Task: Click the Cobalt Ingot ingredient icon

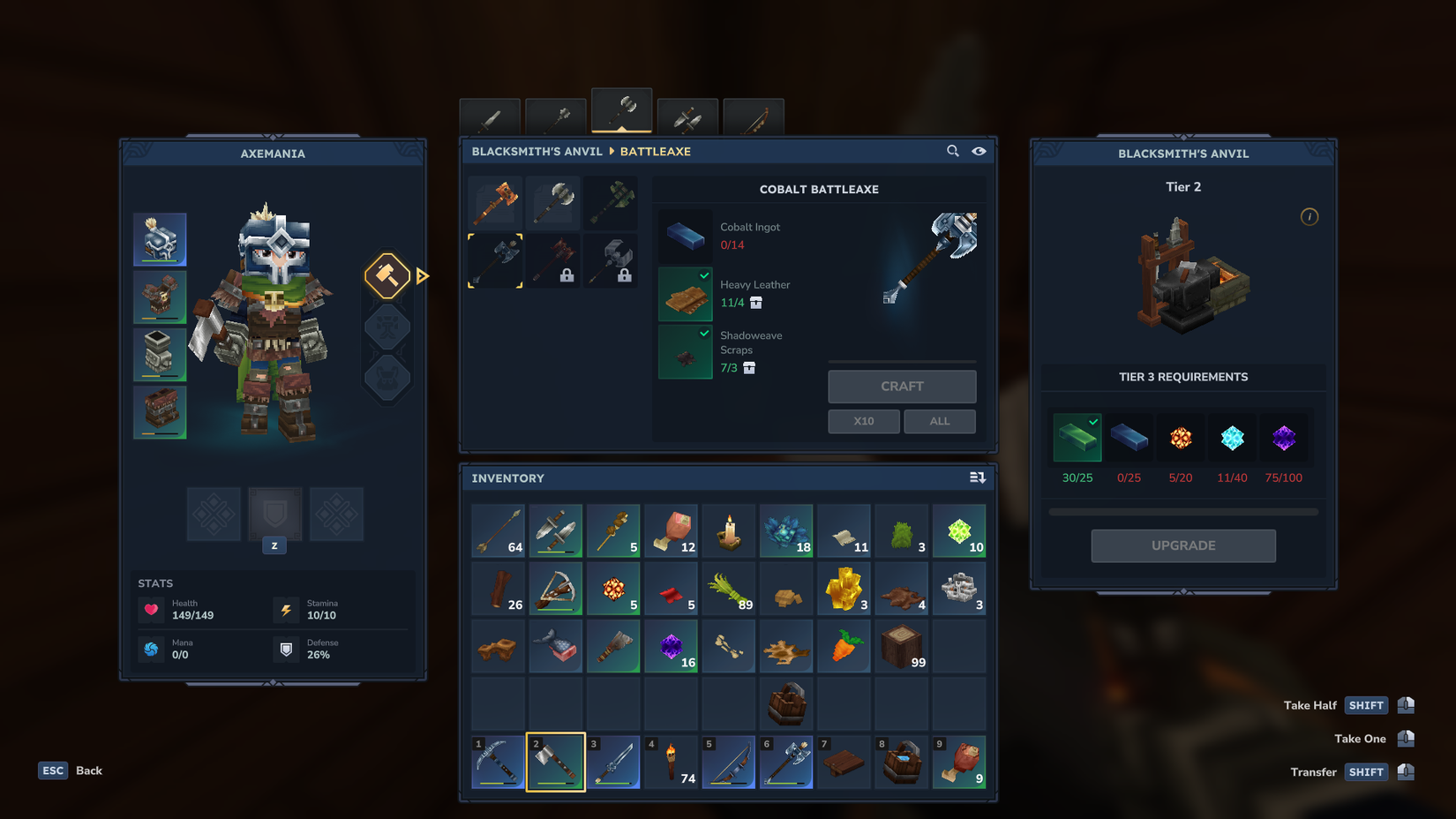Action: [685, 236]
